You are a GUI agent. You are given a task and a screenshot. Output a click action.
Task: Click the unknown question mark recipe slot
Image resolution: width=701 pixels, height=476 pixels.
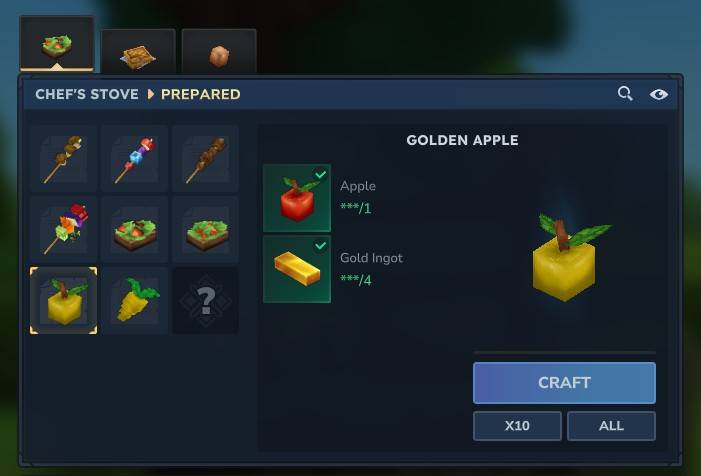pos(205,300)
